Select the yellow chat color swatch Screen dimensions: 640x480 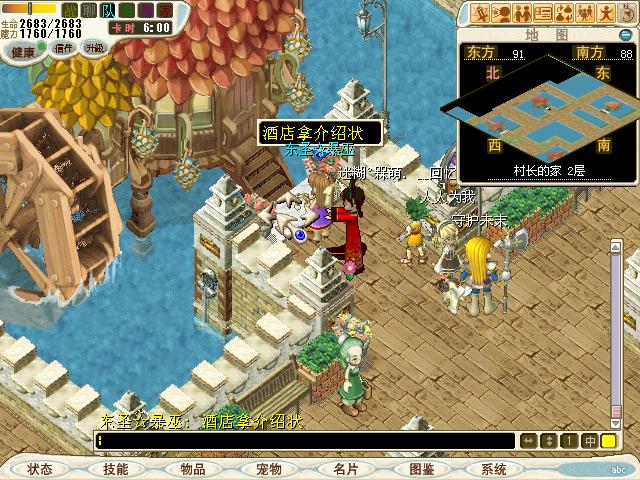pyautogui.click(x=608, y=440)
